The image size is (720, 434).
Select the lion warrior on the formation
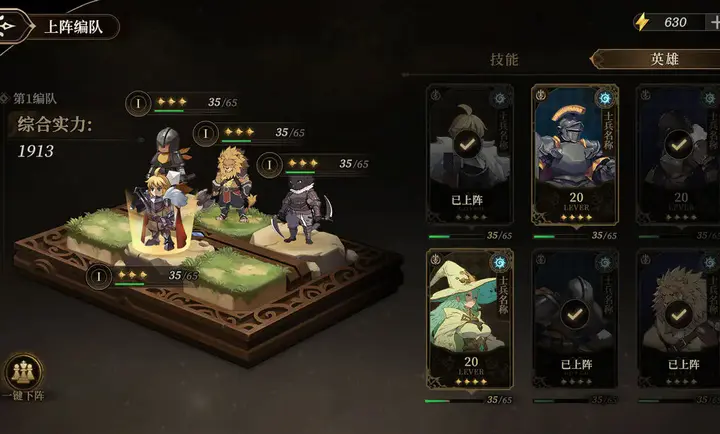coord(233,185)
